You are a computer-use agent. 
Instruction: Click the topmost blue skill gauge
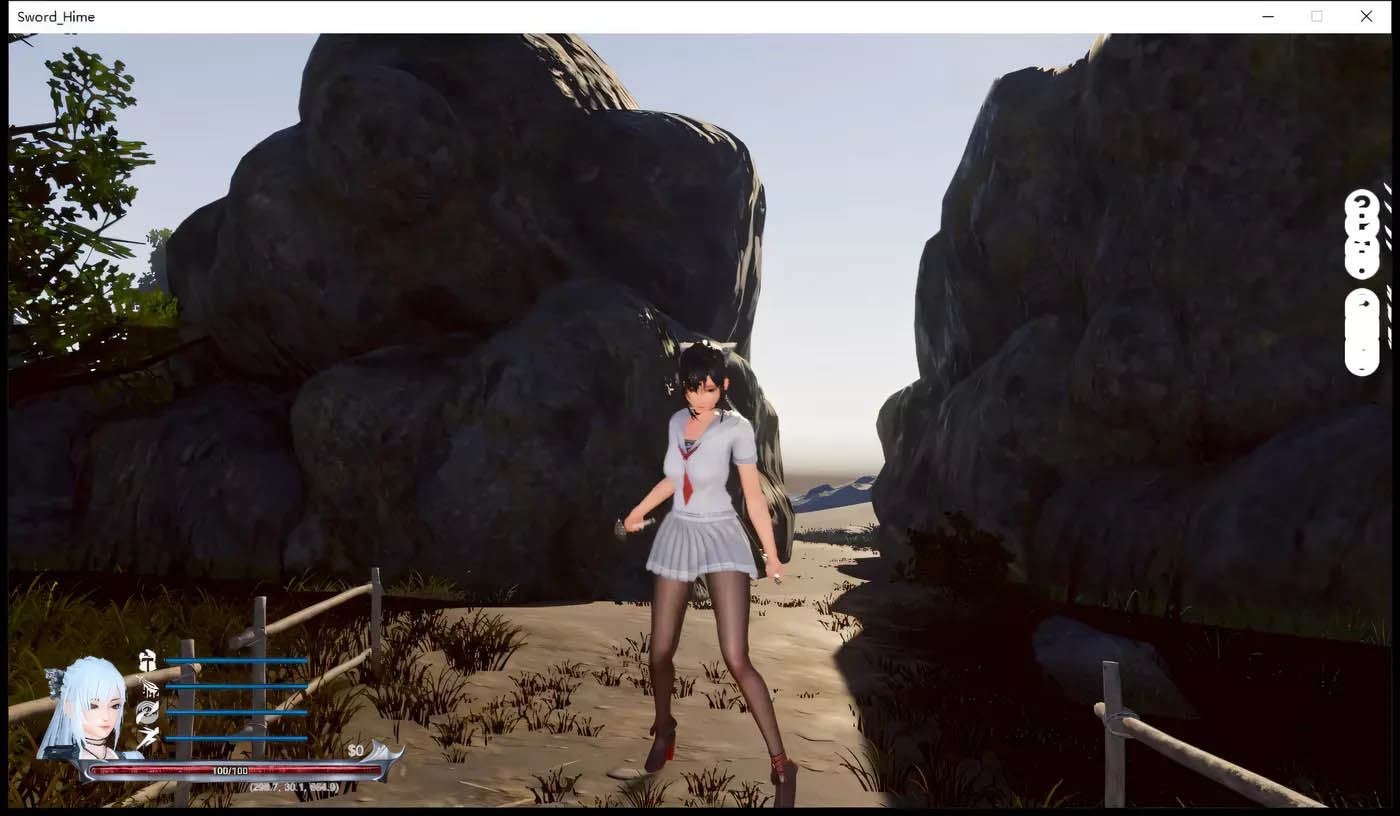(x=235, y=661)
